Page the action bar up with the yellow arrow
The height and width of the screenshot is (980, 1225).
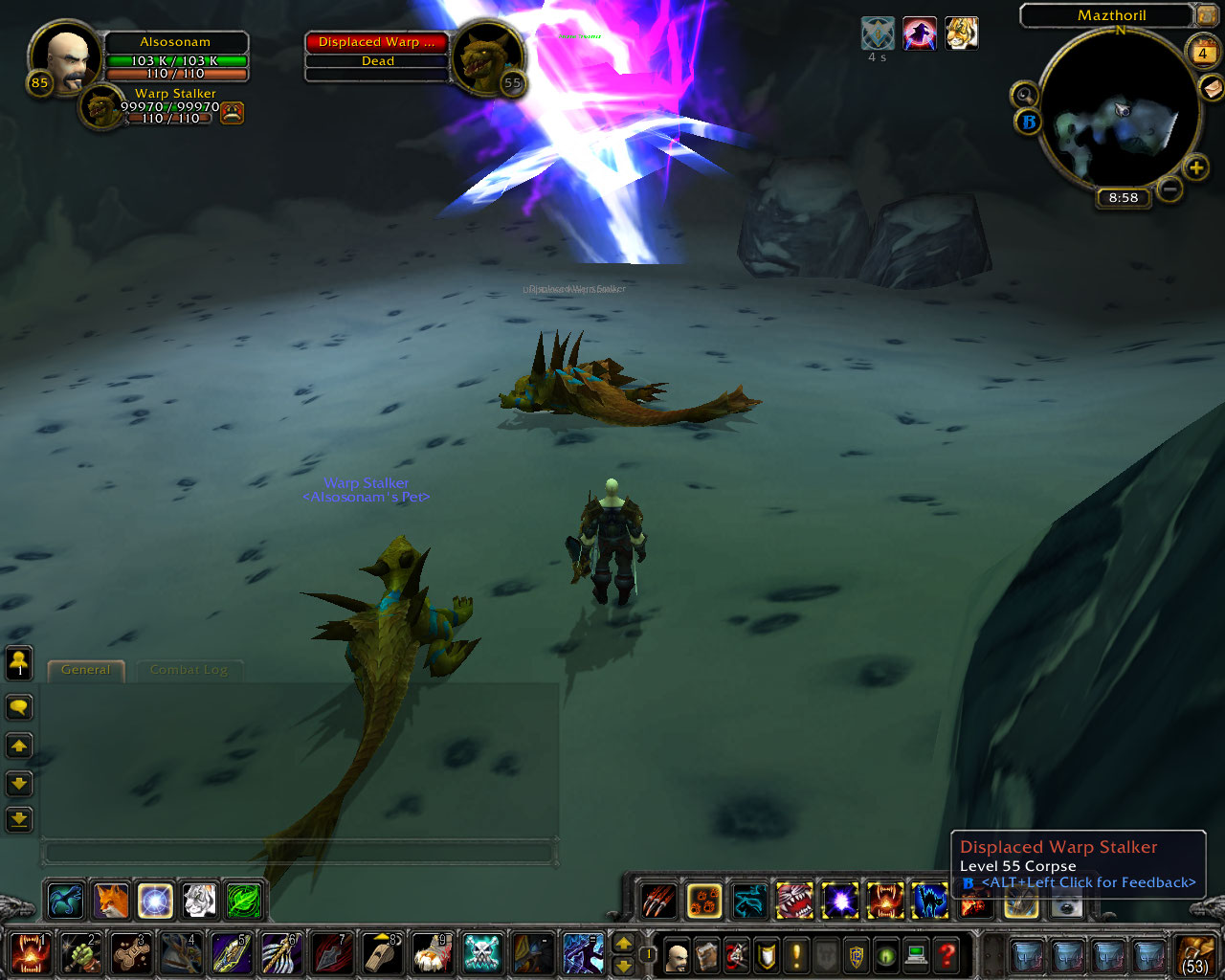coord(623,944)
